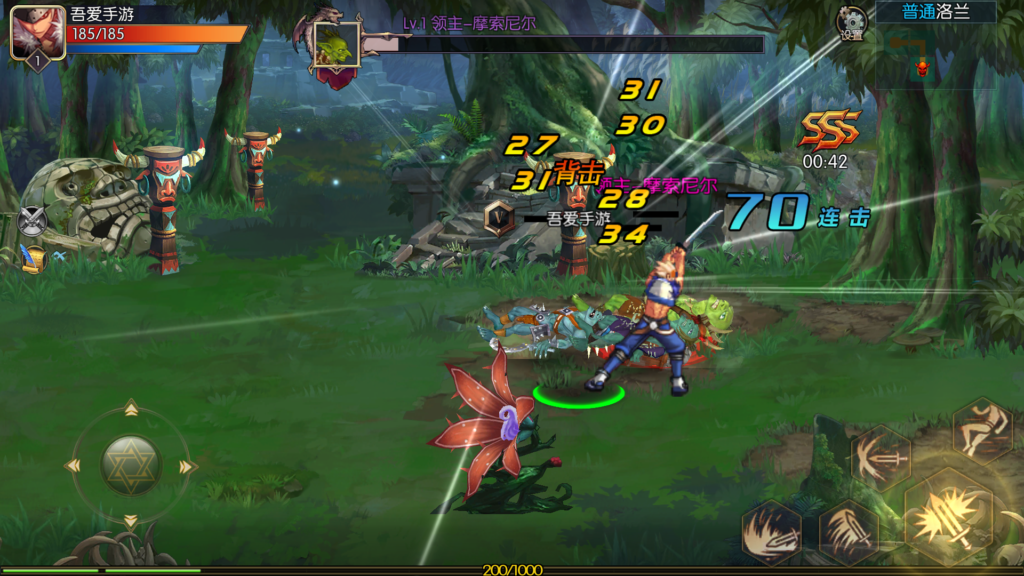Select the goblin boss portrait
This screenshot has width=1024, height=576.
coord(337,44)
